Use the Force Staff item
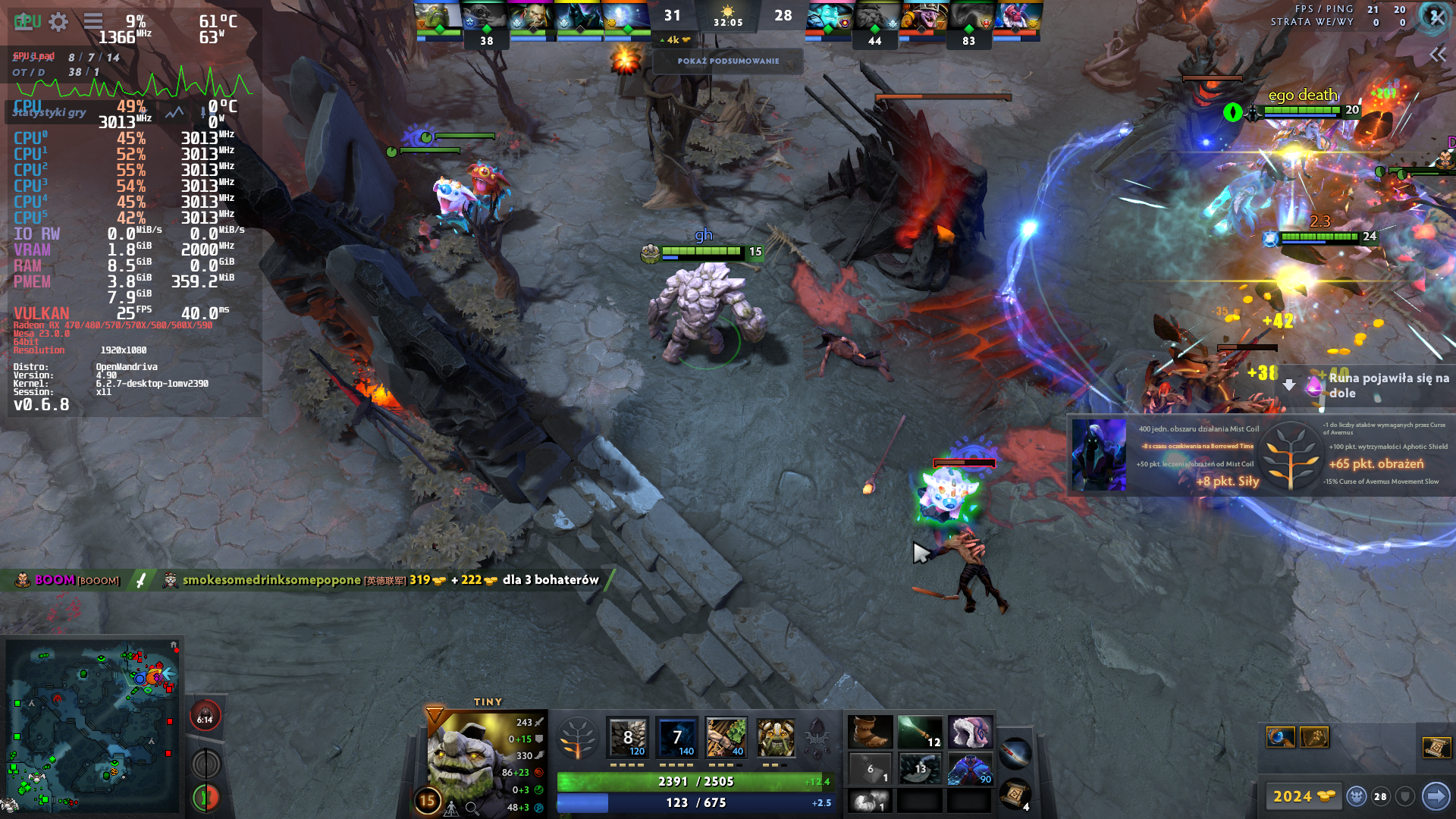This screenshot has width=1456, height=819. [x=920, y=733]
